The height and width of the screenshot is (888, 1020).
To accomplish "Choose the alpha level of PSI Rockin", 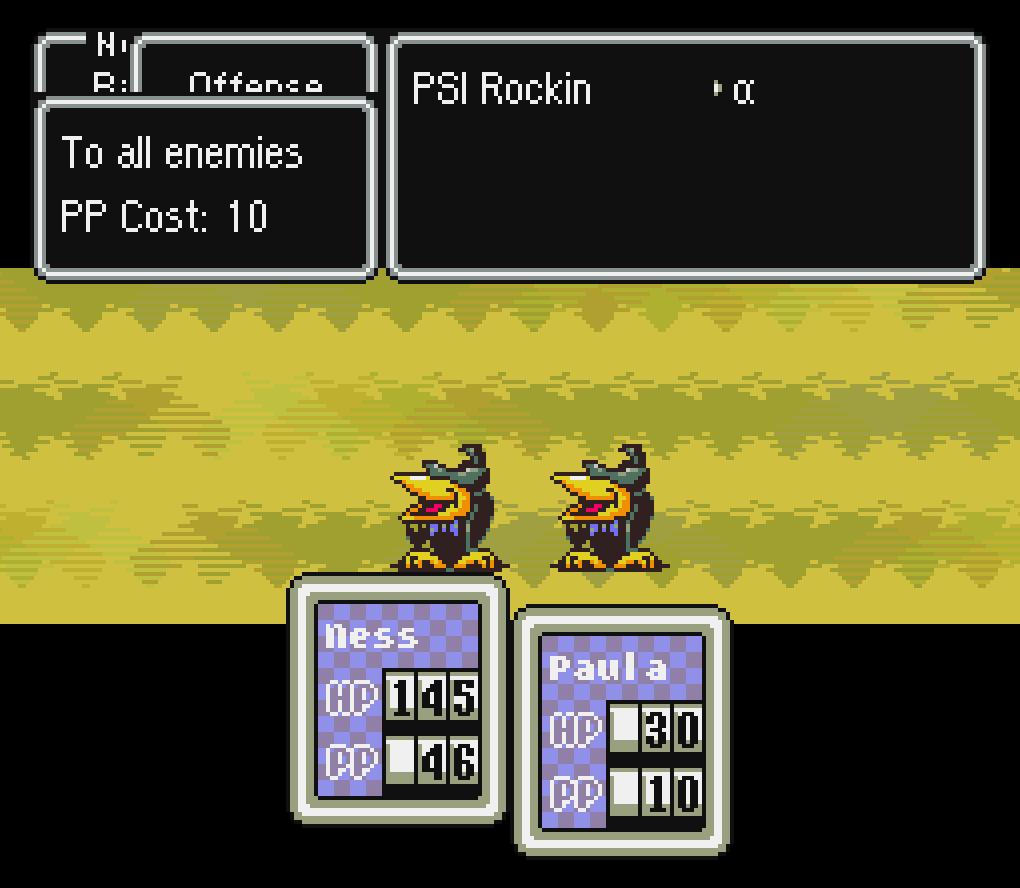I will point(742,91).
